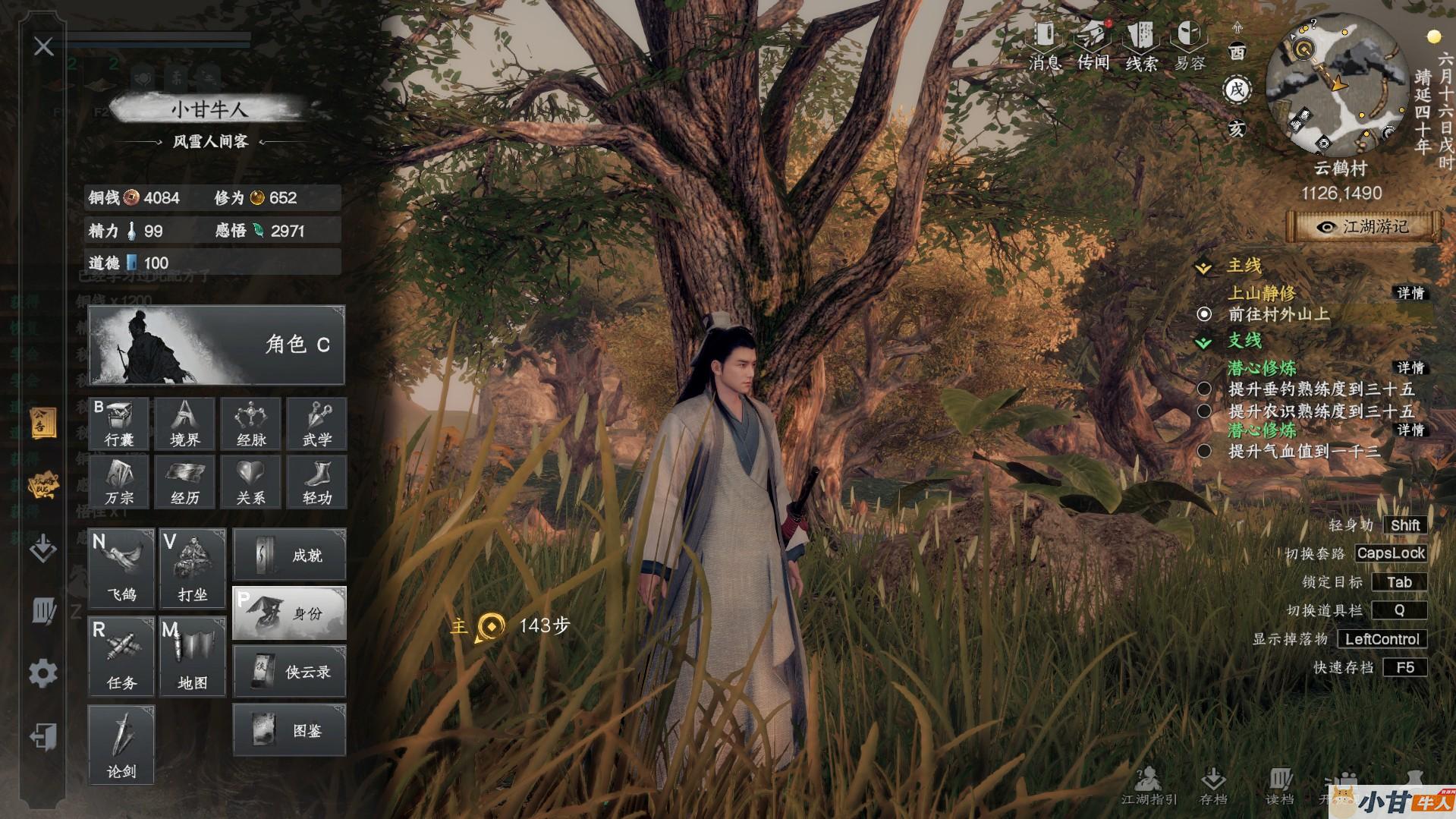This screenshot has height=819, width=1456.
Task: Open the 传闻 rumors icon
Action: [1093, 46]
